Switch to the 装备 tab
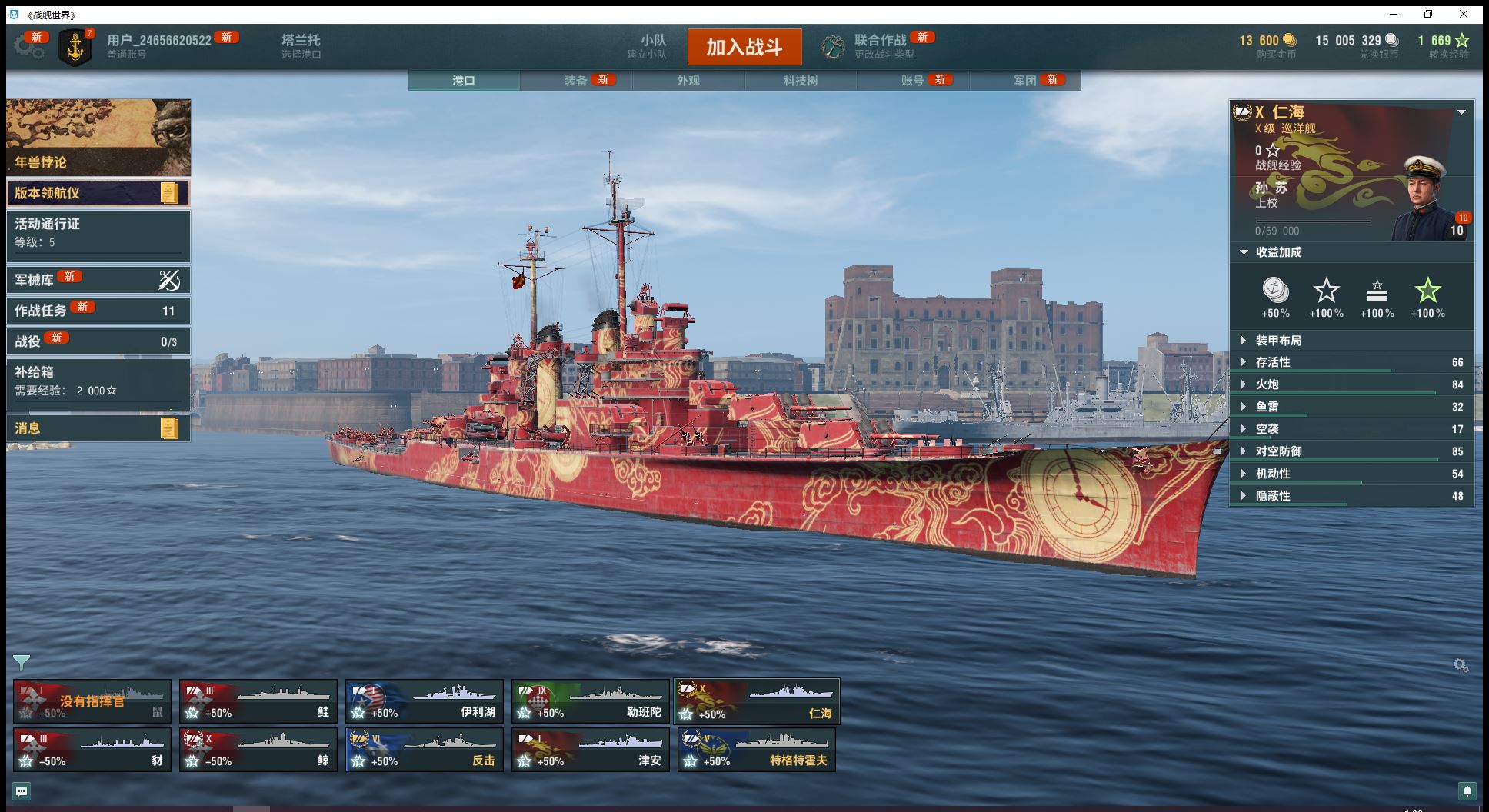The image size is (1489, 812). [576, 81]
